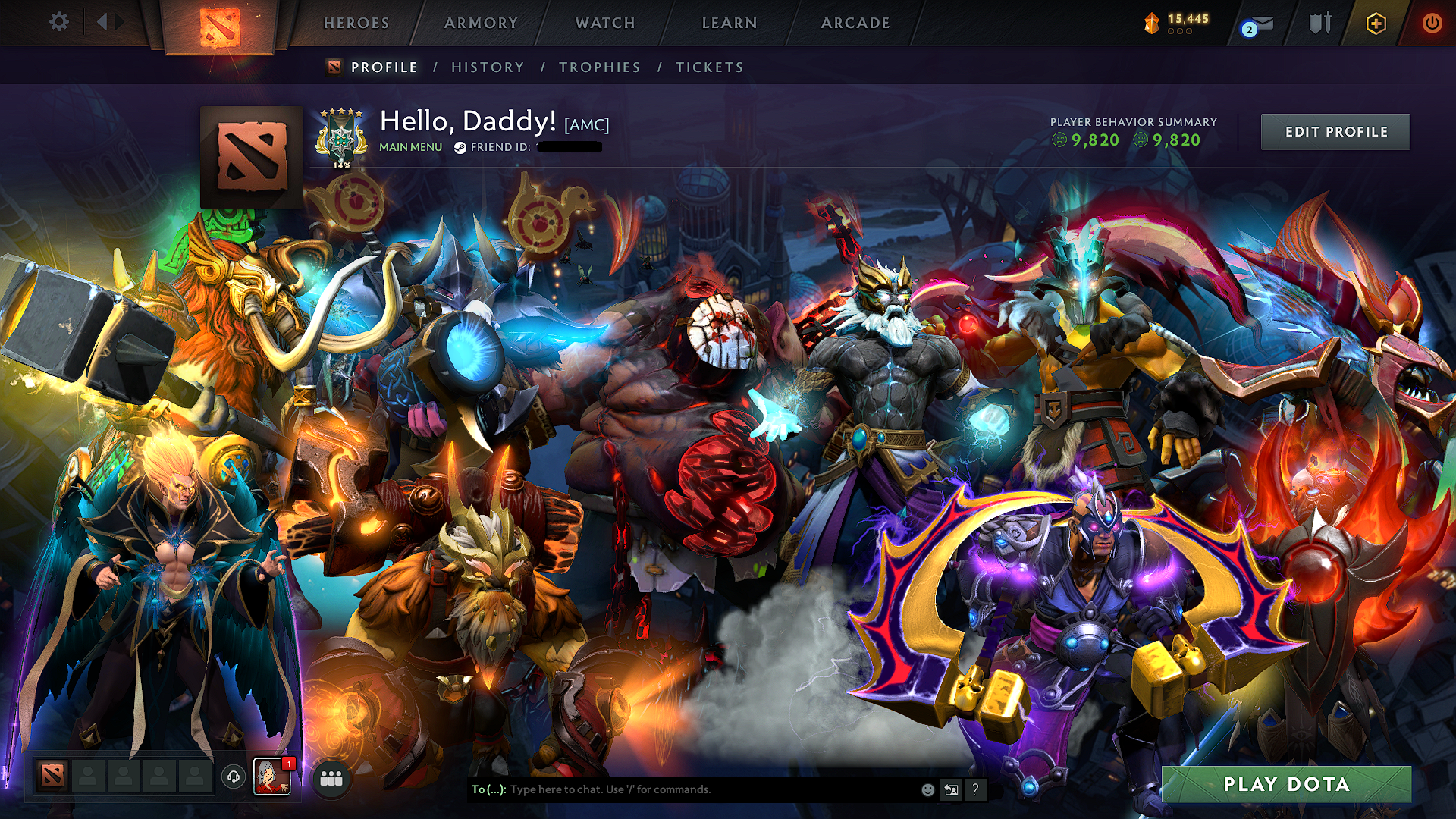The height and width of the screenshot is (819, 1456).
Task: Open the settings gear menu
Action: pos(58,23)
